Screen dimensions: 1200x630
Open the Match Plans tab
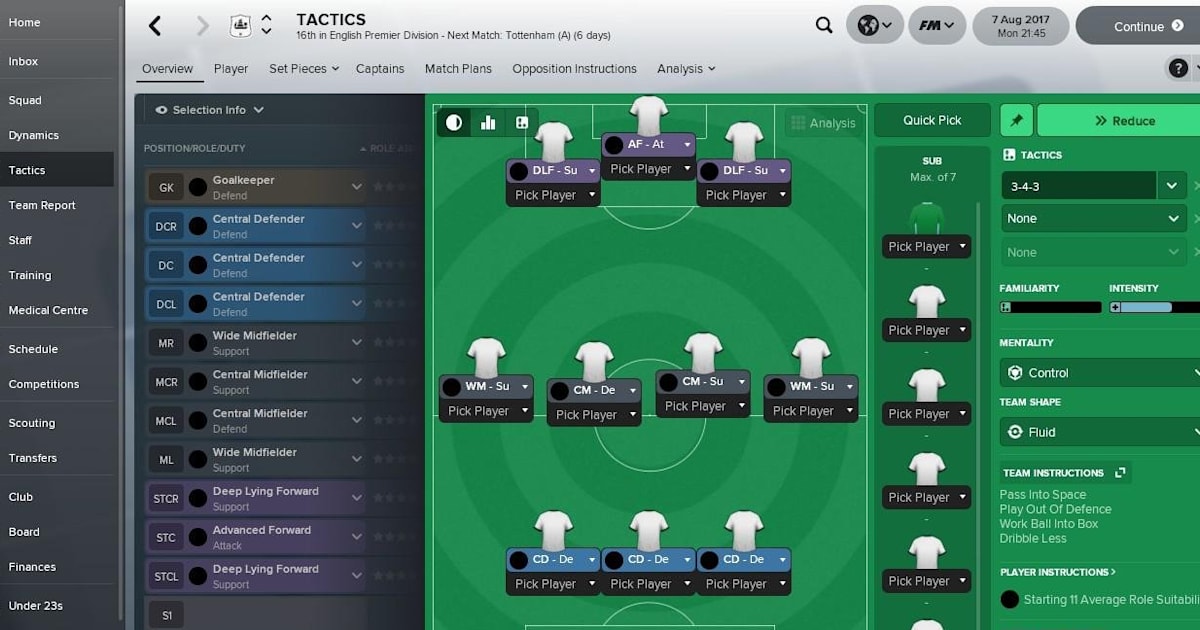pos(458,69)
